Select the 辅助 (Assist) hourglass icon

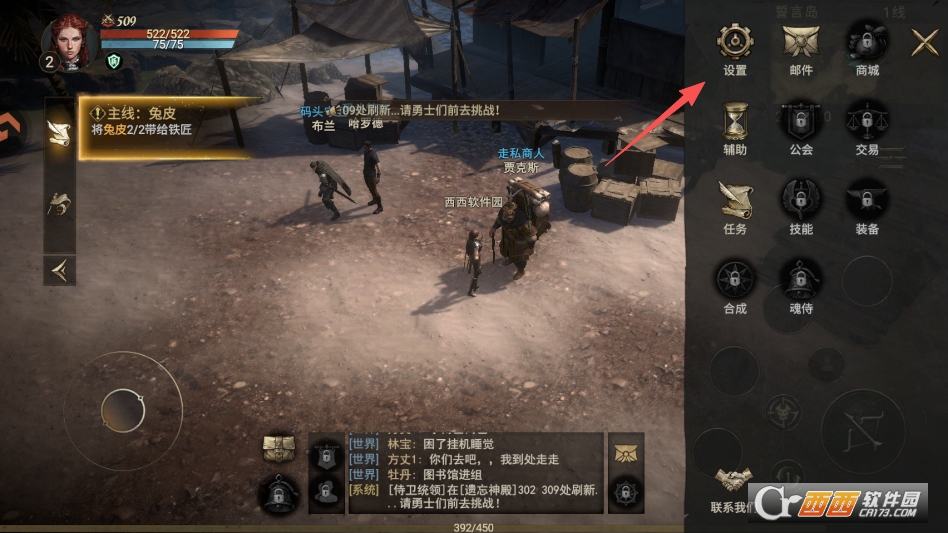(x=735, y=122)
